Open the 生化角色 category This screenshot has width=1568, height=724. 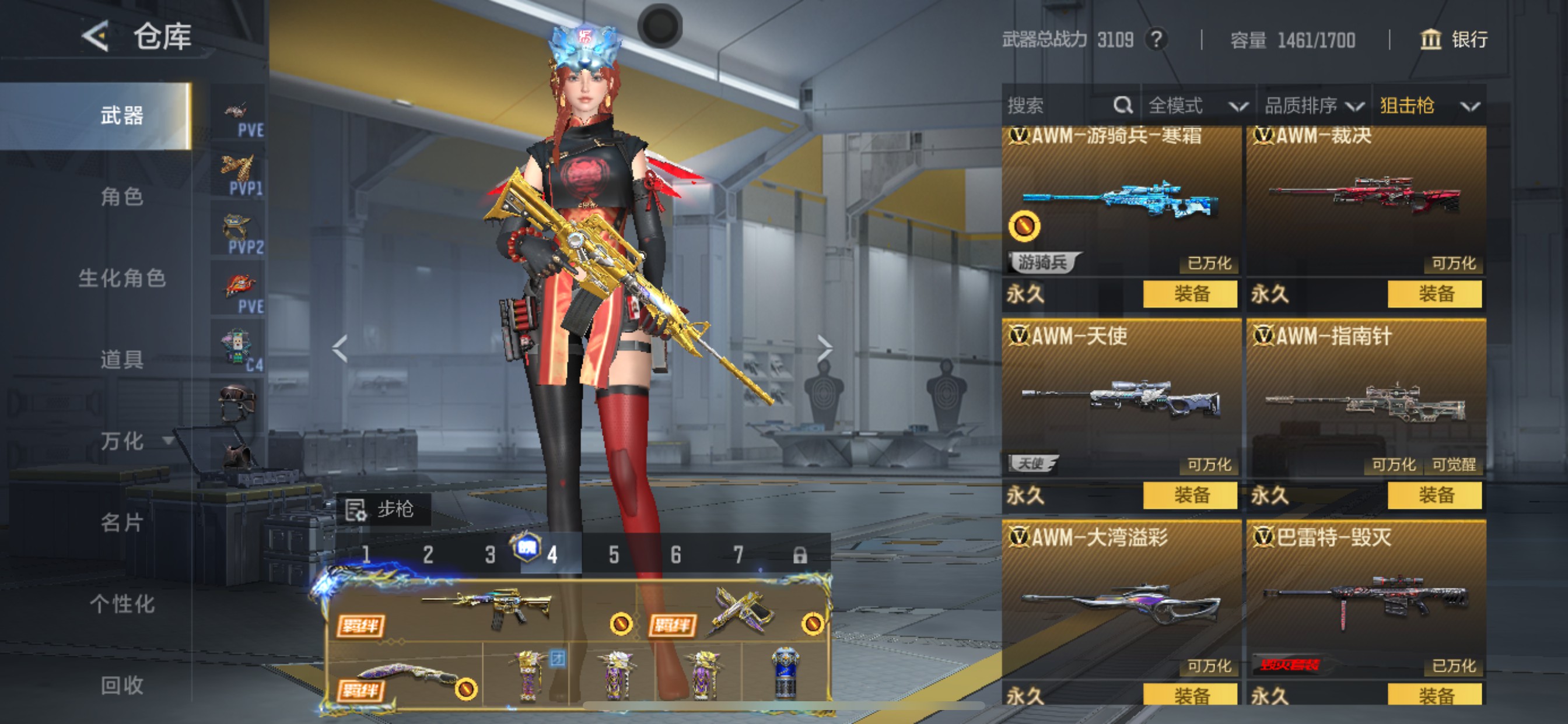click(x=122, y=278)
